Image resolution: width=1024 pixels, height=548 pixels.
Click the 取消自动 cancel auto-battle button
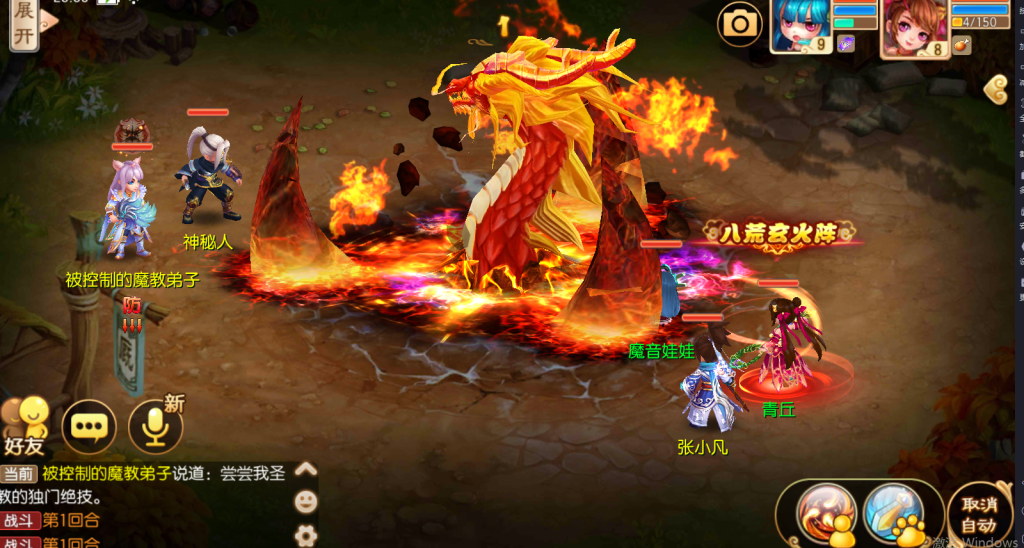978,514
